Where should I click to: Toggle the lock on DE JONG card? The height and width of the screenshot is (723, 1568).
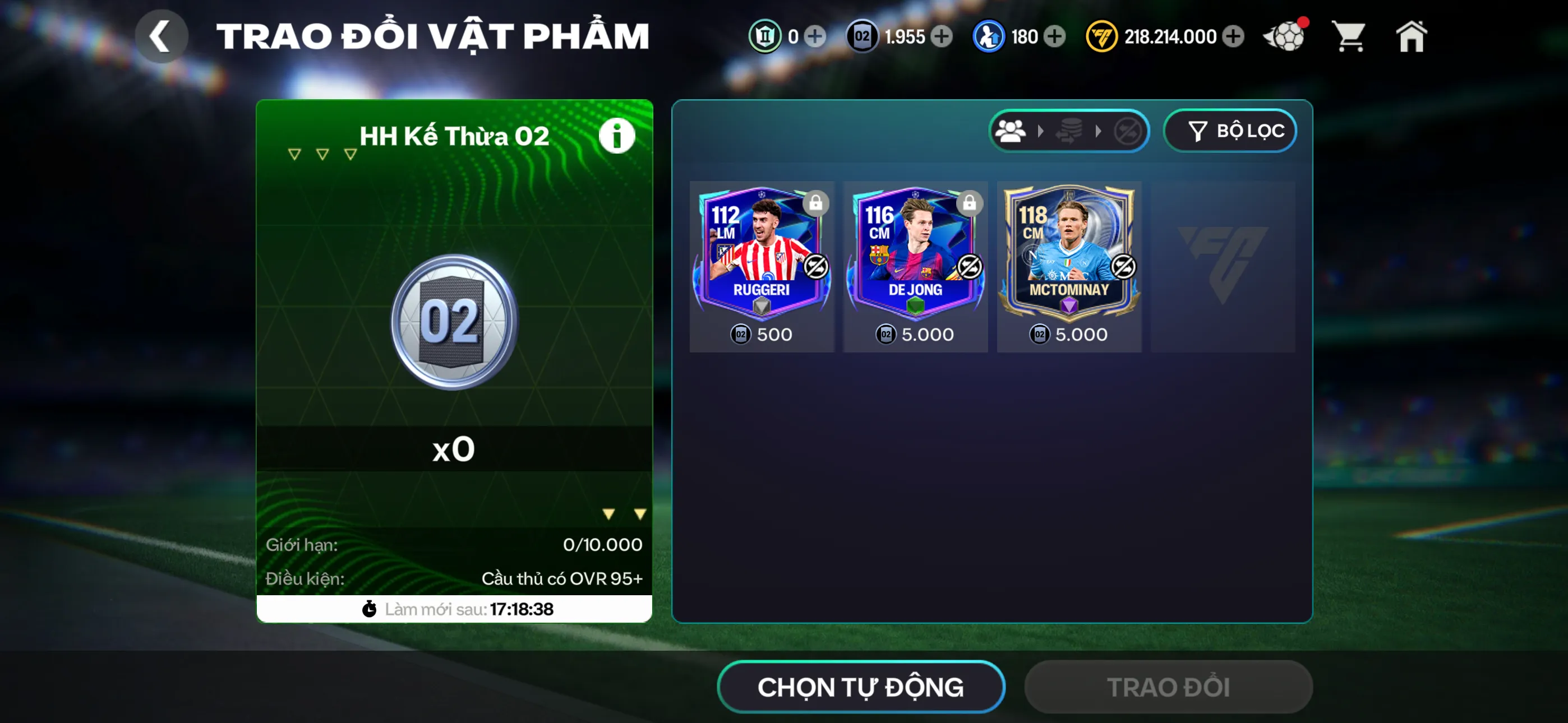pyautogui.click(x=970, y=202)
